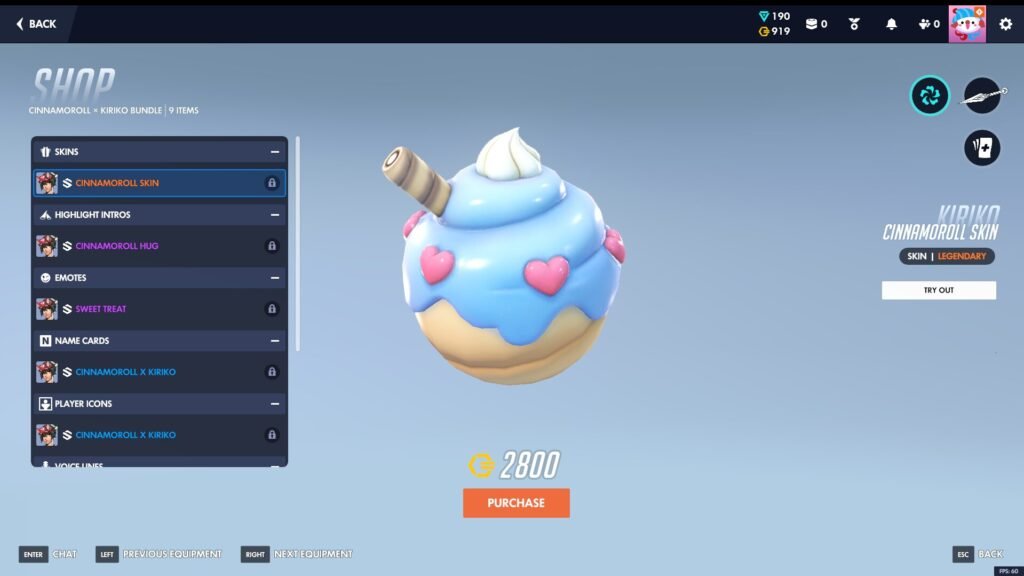1024x576 pixels.
Task: Select the Cinnamoroll X Kiriko player icon
Action: coord(159,435)
